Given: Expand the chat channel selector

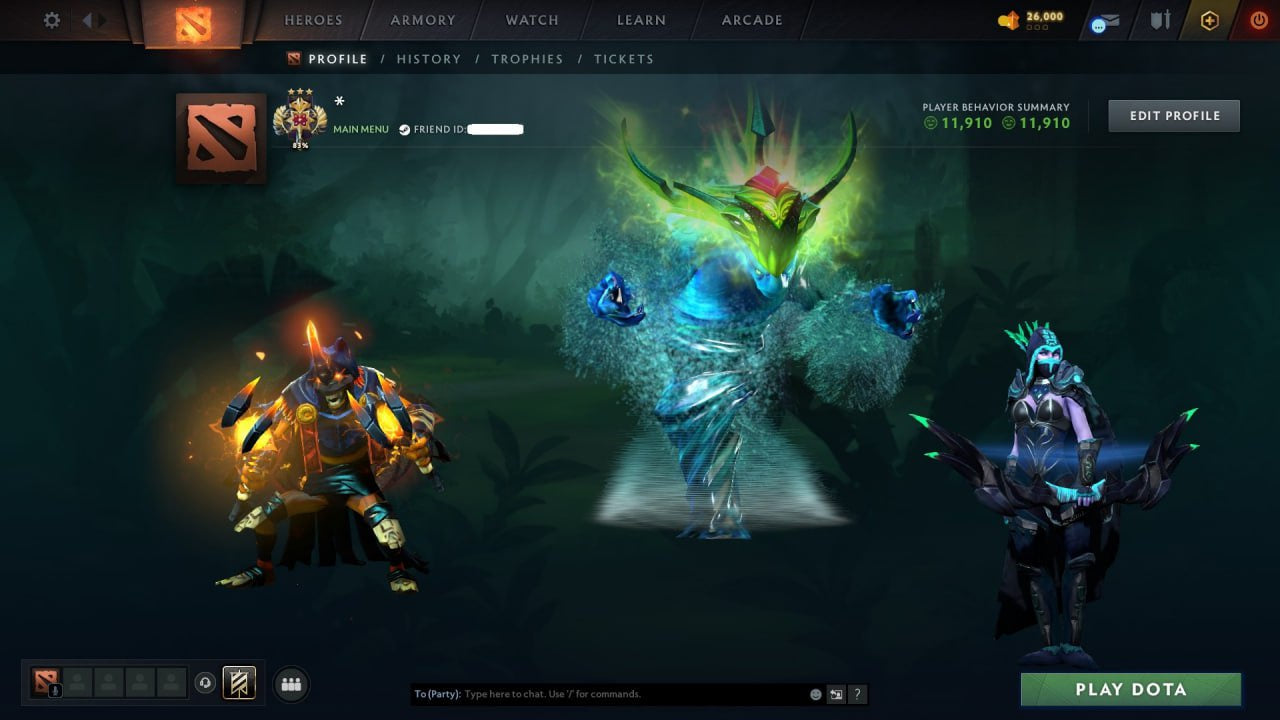Looking at the screenshot, I should tap(836, 694).
